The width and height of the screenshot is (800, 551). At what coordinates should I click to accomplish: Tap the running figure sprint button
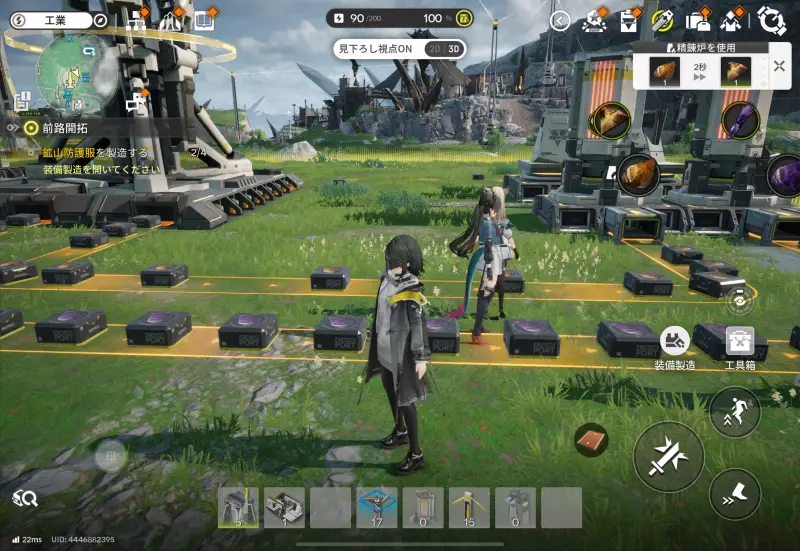tap(735, 411)
